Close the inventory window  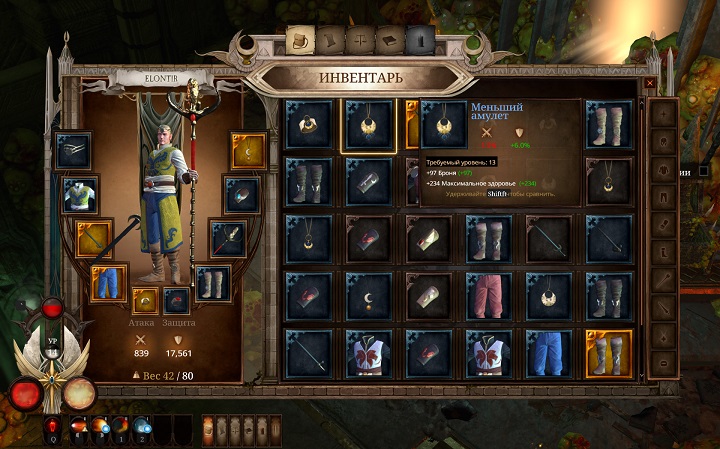pos(649,84)
